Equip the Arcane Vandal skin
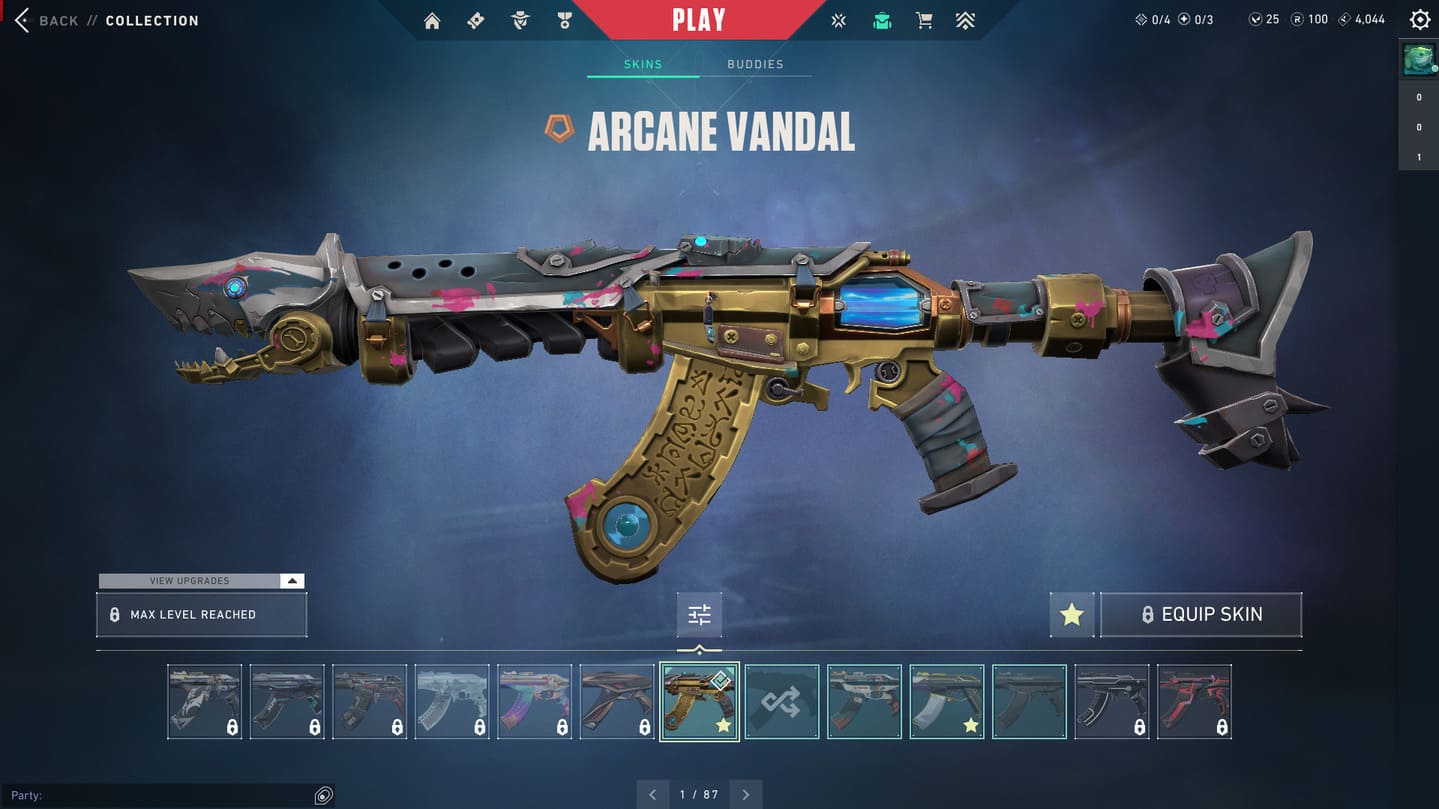1439x809 pixels. click(1201, 615)
